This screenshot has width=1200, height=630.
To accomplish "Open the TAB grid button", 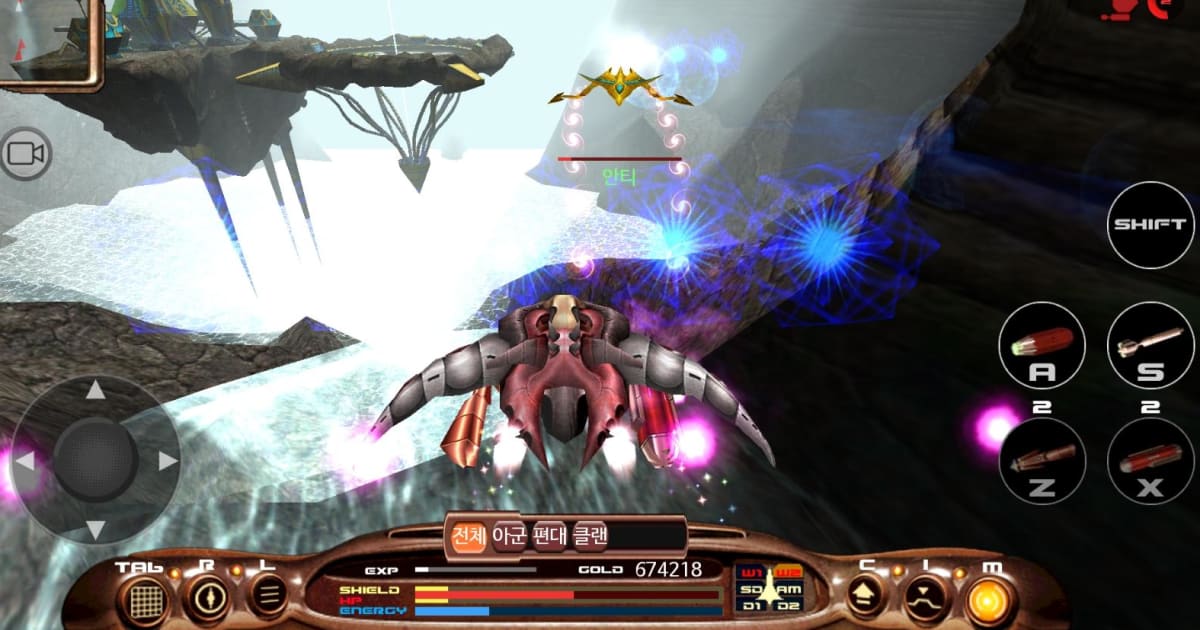I will (x=147, y=598).
